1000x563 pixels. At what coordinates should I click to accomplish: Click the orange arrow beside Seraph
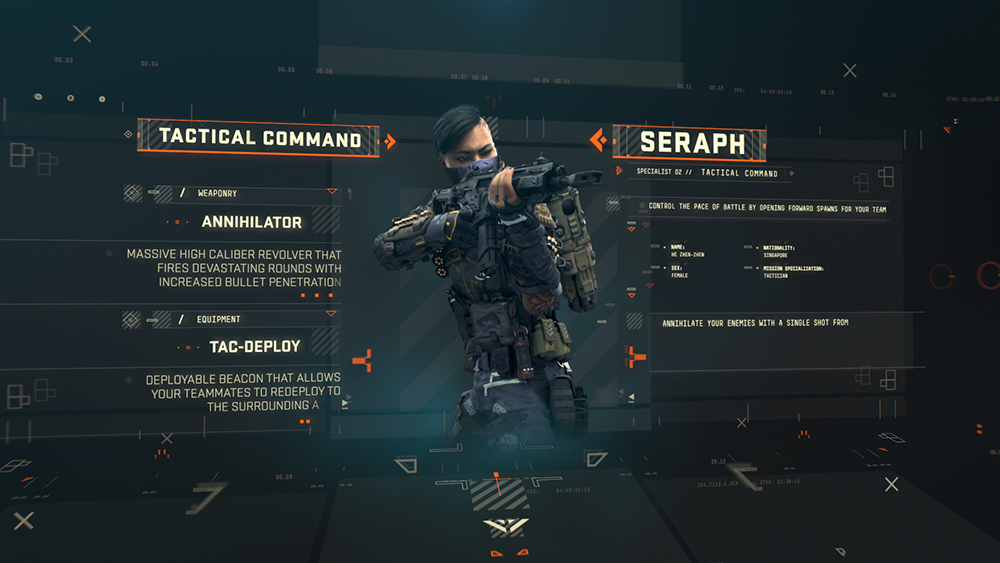click(598, 141)
